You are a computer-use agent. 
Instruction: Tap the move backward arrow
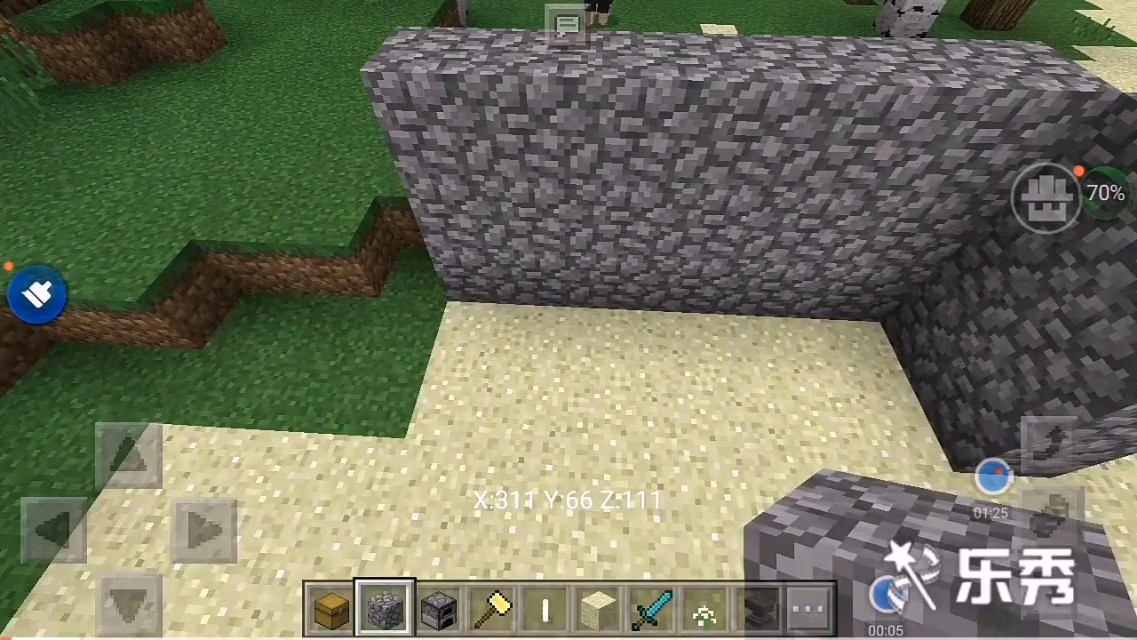pyautogui.click(x=128, y=603)
